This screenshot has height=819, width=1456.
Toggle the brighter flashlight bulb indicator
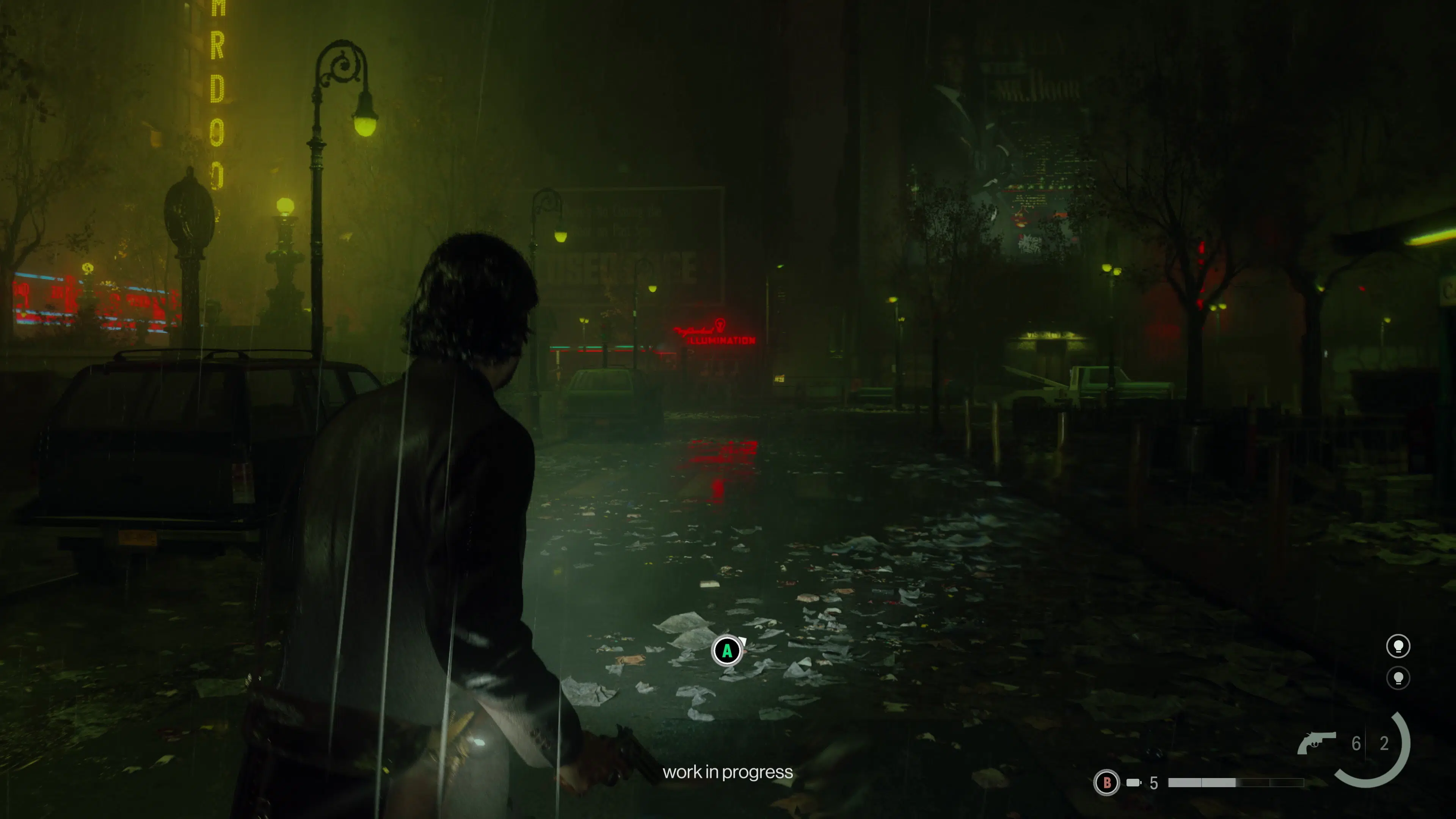click(x=1399, y=646)
